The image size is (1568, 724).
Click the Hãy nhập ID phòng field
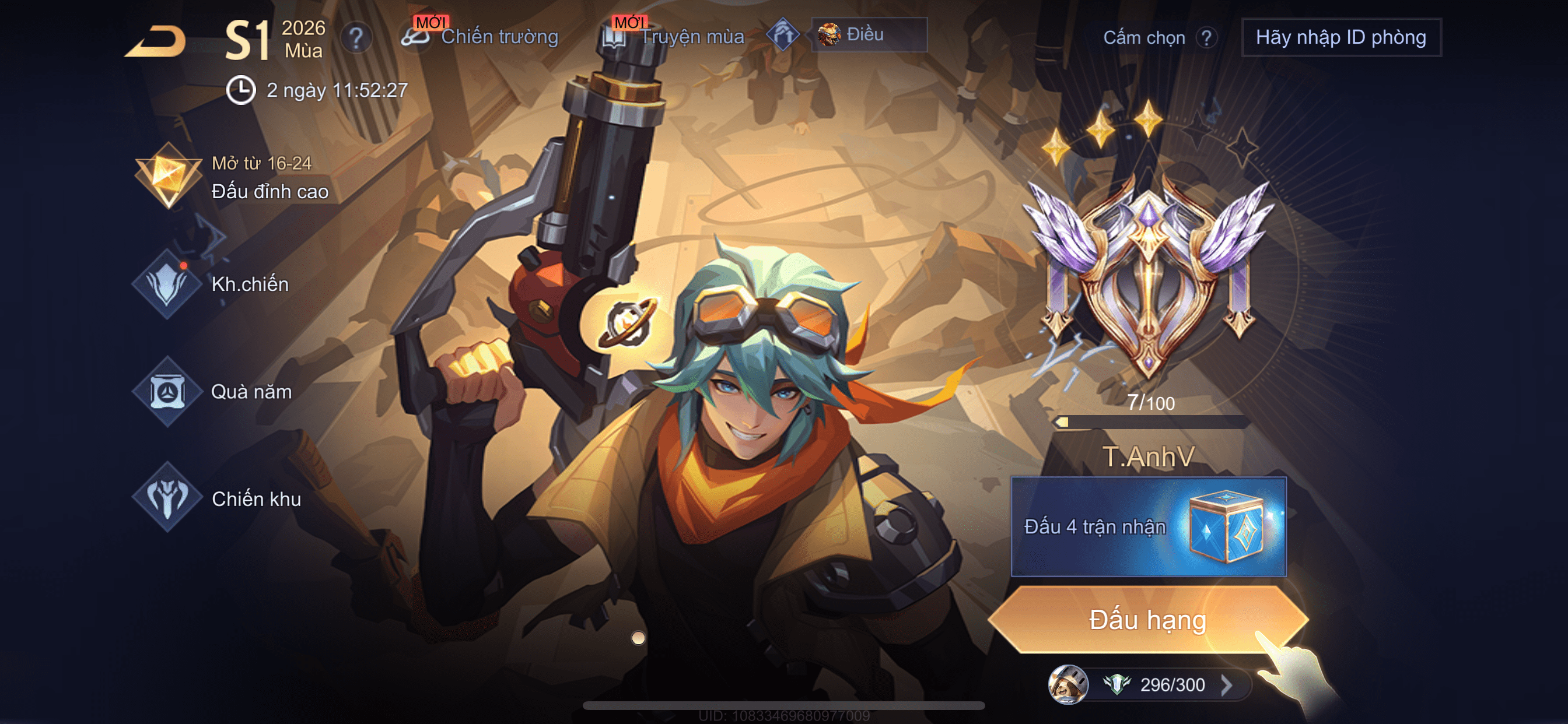(x=1340, y=38)
